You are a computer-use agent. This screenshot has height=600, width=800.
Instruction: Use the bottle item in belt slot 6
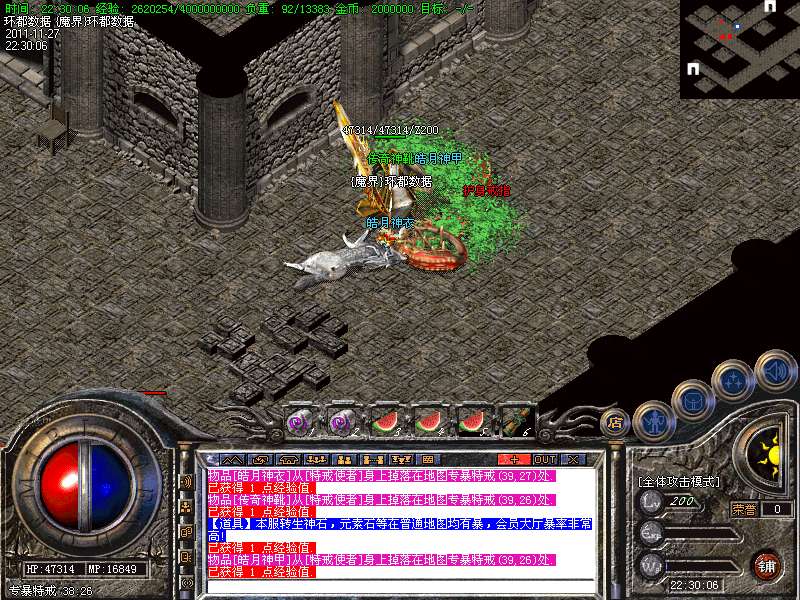[x=514, y=421]
